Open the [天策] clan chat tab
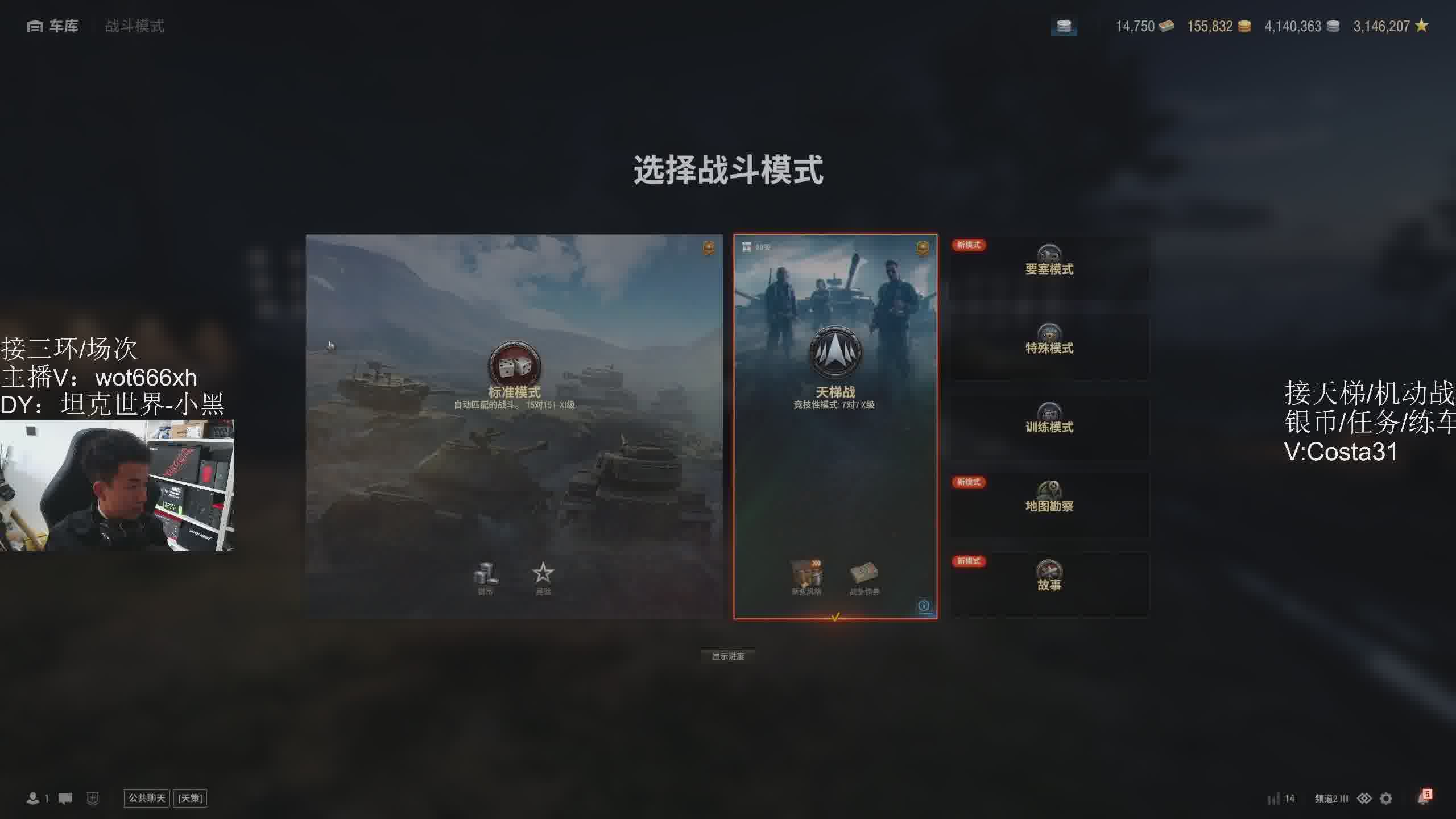Screen dimensions: 1456x819 (190, 799)
